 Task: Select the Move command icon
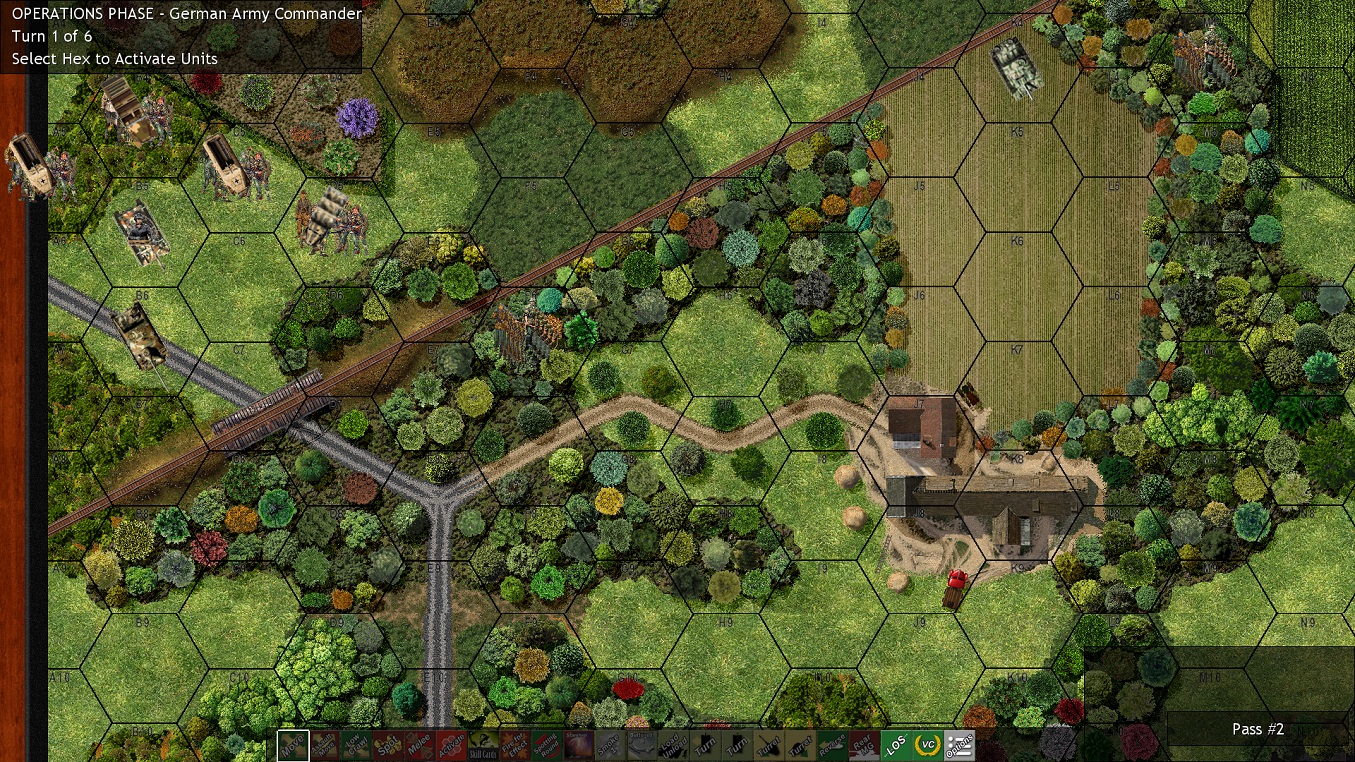point(293,745)
